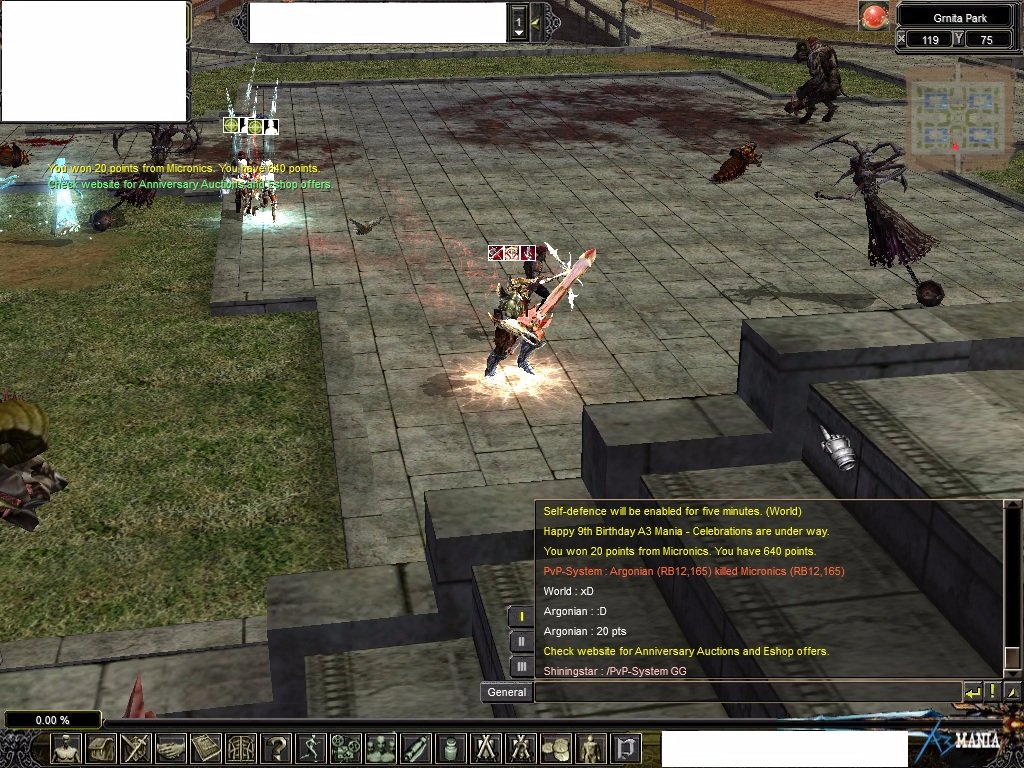Select the potion jar icon
The width and height of the screenshot is (1024, 768).
click(451, 748)
